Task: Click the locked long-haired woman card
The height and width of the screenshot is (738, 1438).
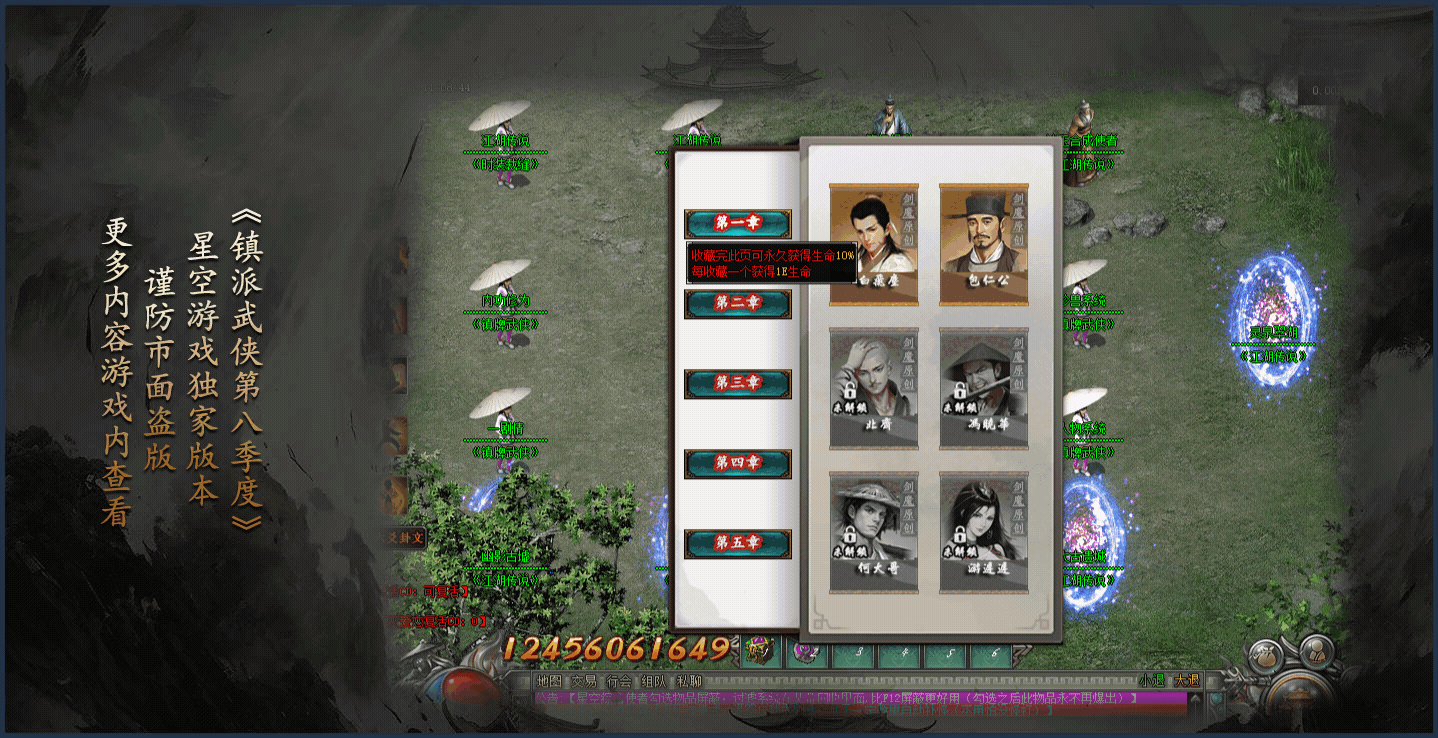Action: (x=984, y=532)
